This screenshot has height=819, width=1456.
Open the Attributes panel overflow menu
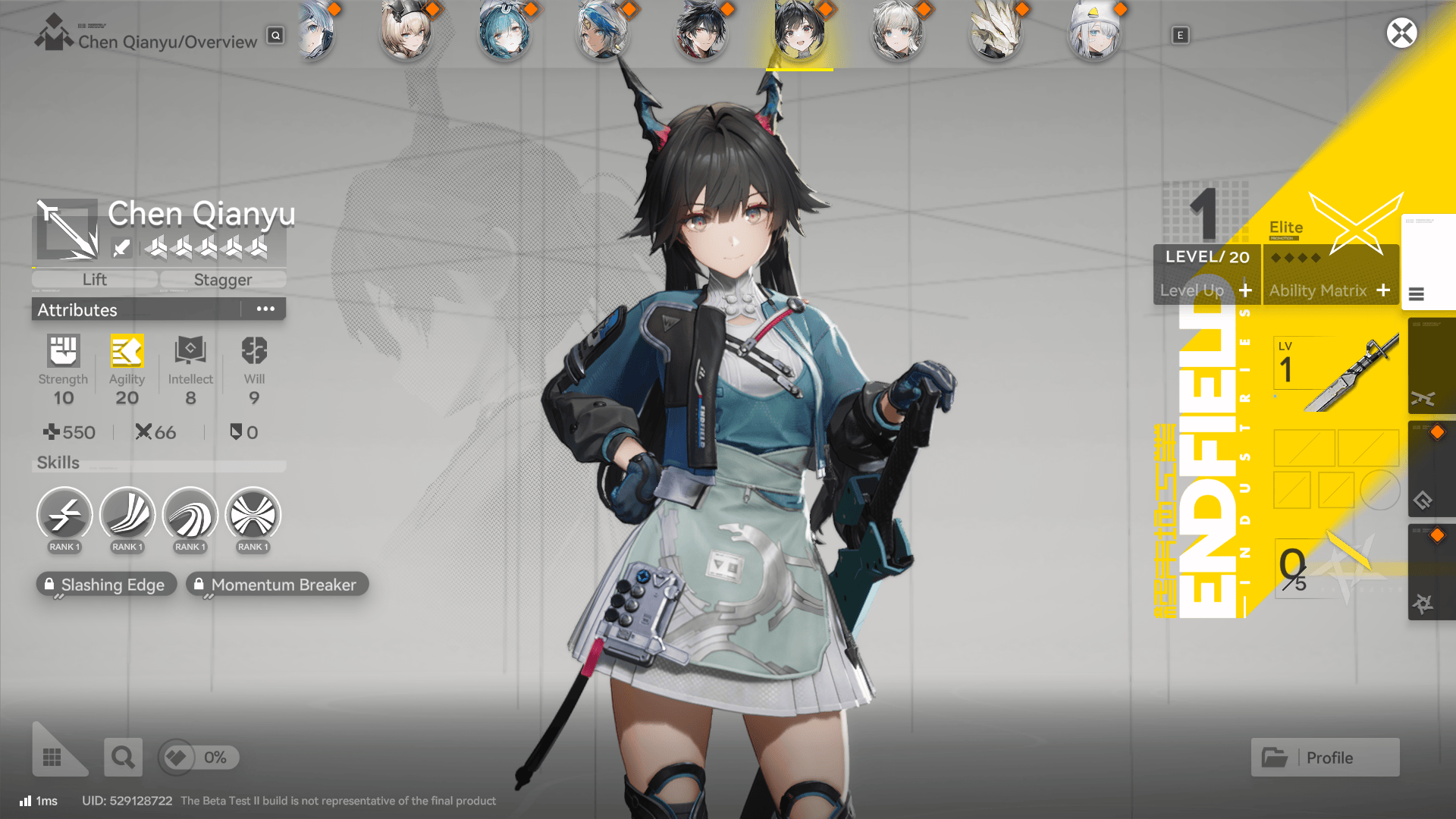pyautogui.click(x=265, y=308)
